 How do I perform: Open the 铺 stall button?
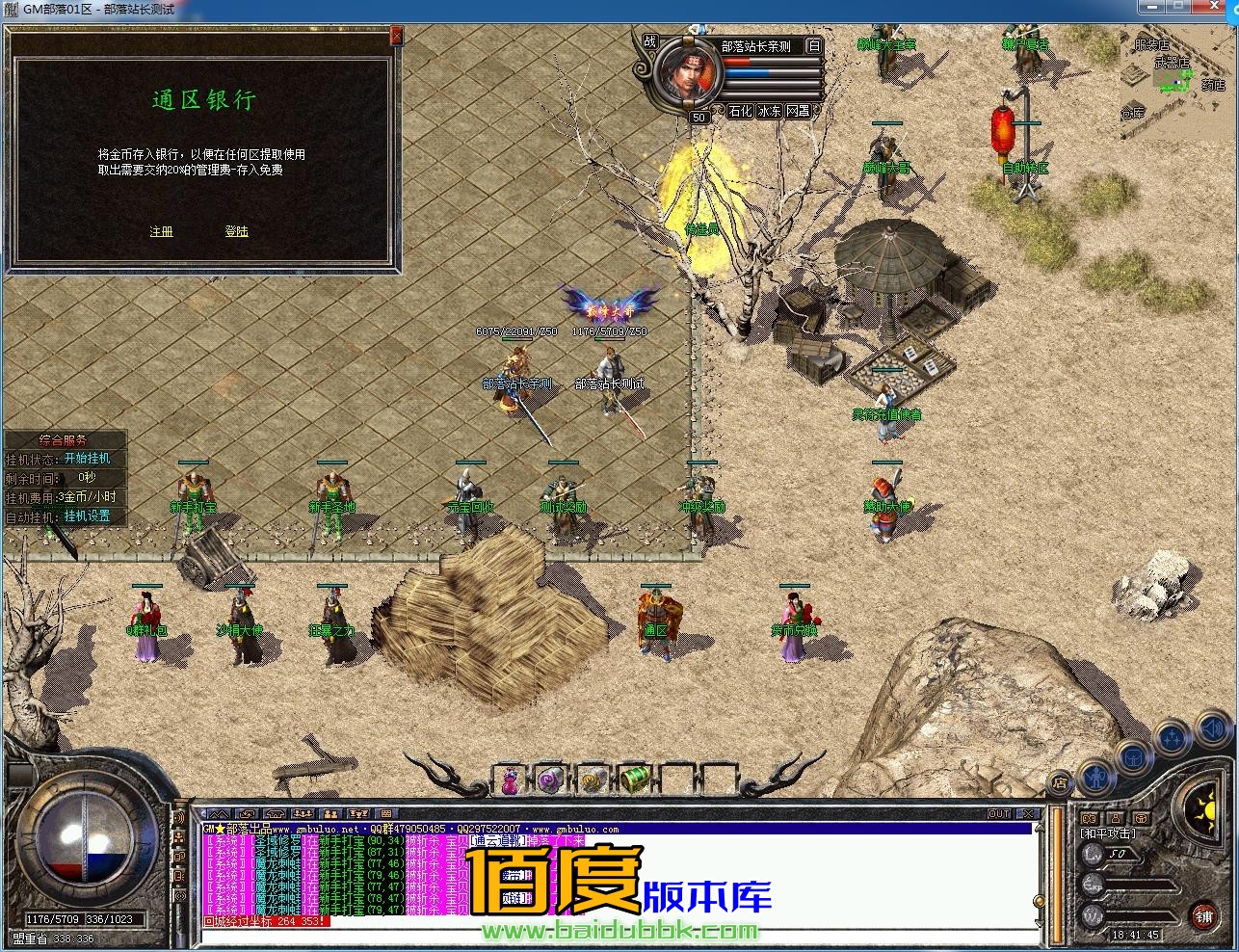[1203, 915]
